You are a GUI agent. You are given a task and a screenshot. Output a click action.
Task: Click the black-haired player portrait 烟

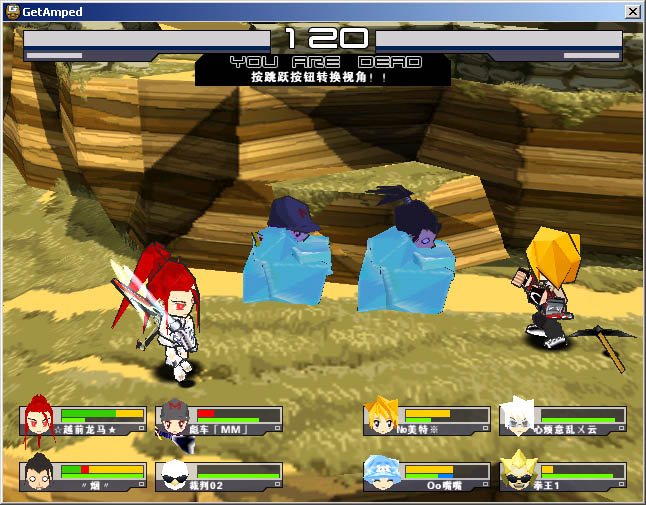[x=38, y=475]
